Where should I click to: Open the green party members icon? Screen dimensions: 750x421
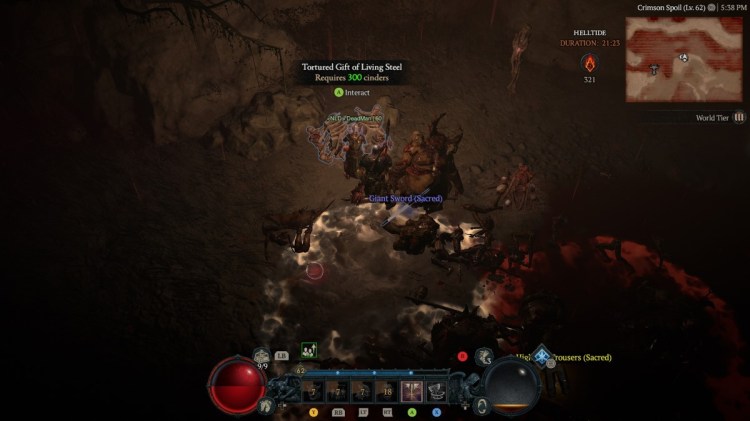(309, 350)
